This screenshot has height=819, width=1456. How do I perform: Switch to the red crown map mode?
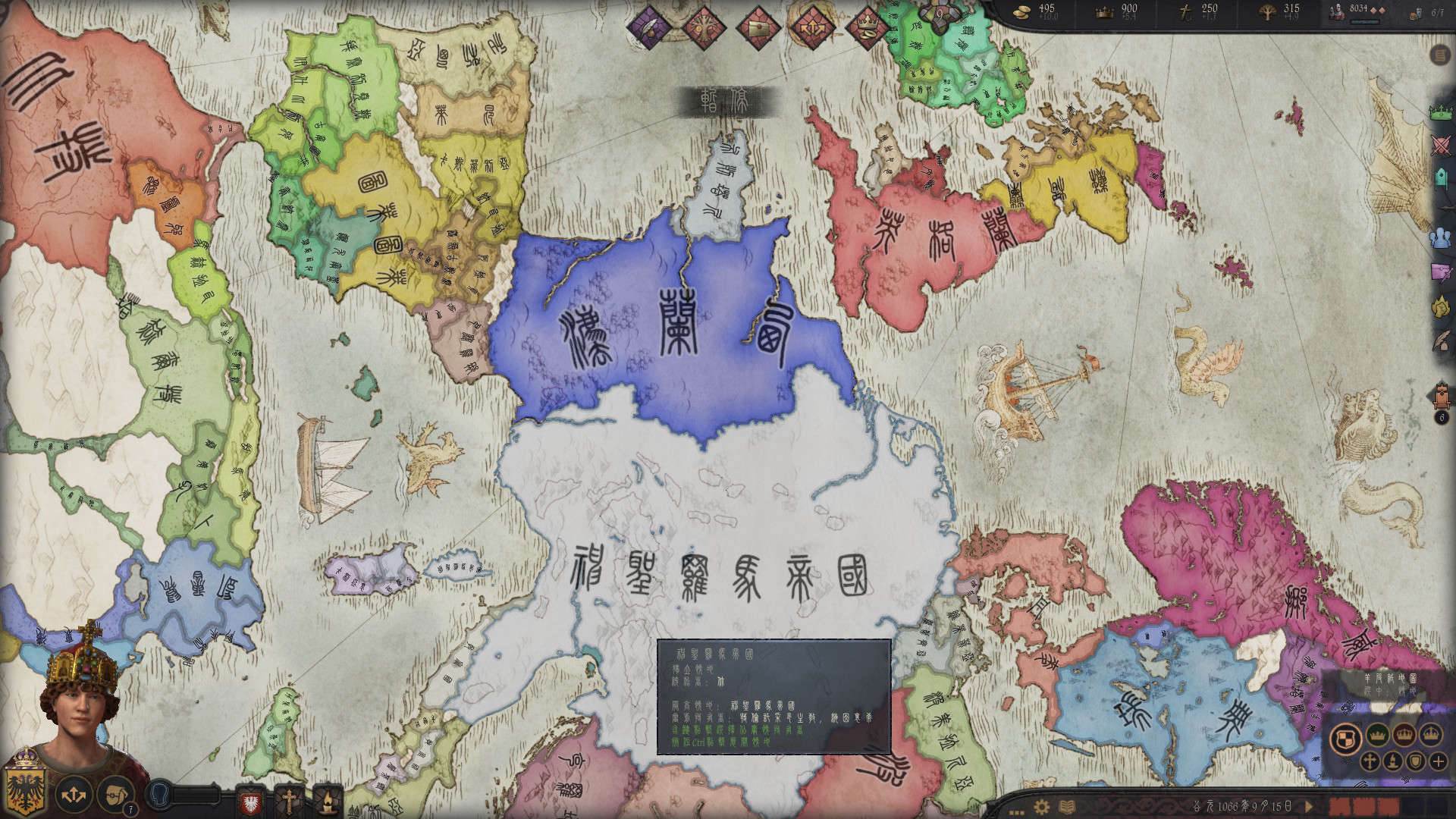pos(1404,736)
